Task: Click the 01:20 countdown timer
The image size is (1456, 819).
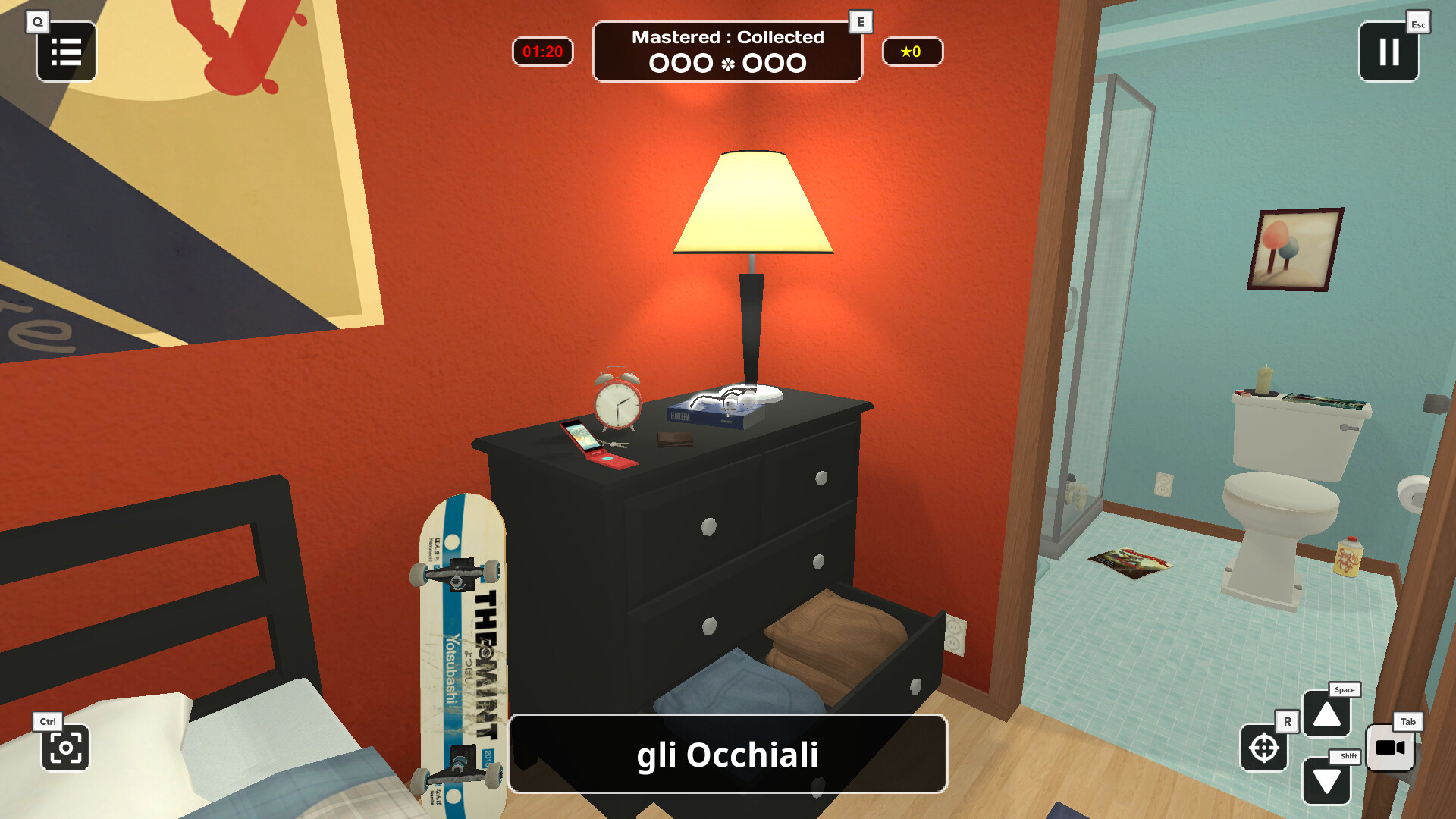Action: pyautogui.click(x=543, y=52)
